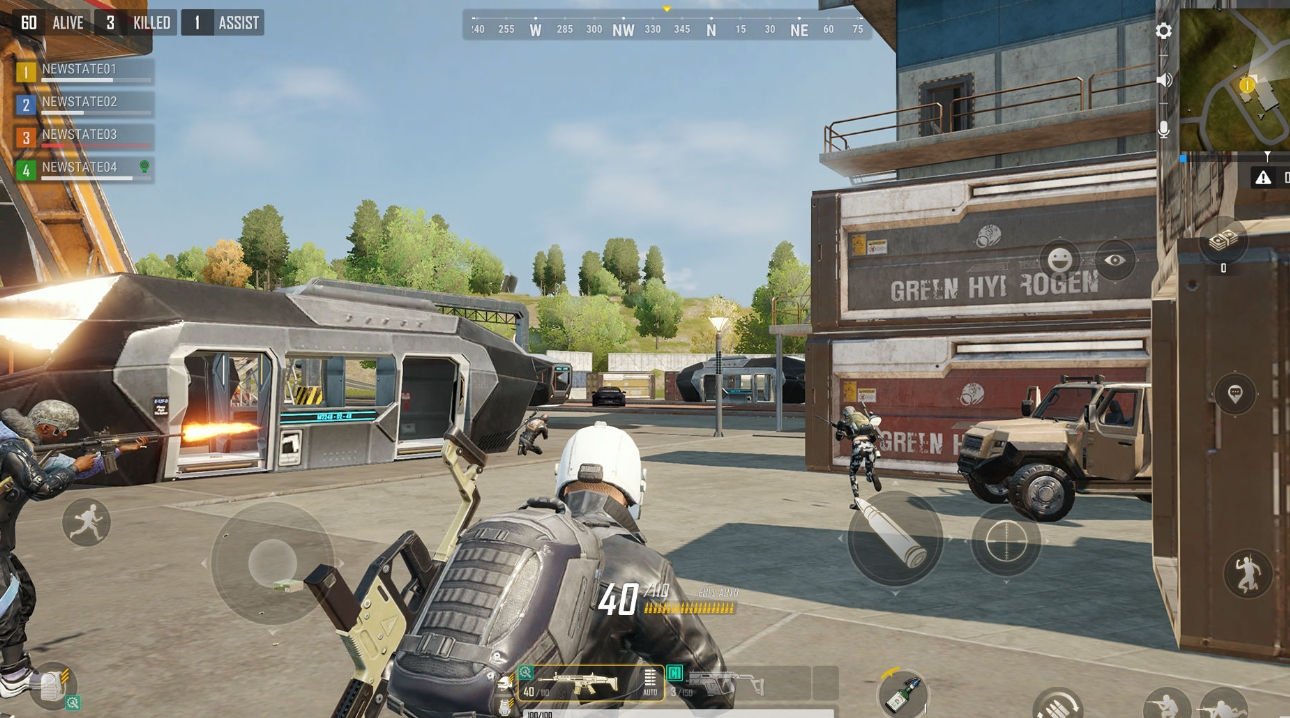Tap the reload bullets button

(1057, 705)
